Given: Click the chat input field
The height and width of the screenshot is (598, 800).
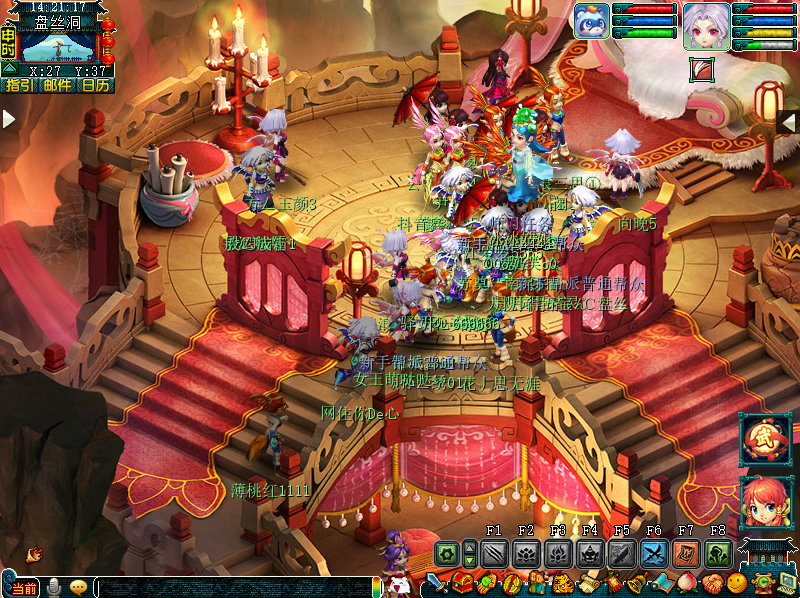Looking at the screenshot, I should click(x=250, y=588).
